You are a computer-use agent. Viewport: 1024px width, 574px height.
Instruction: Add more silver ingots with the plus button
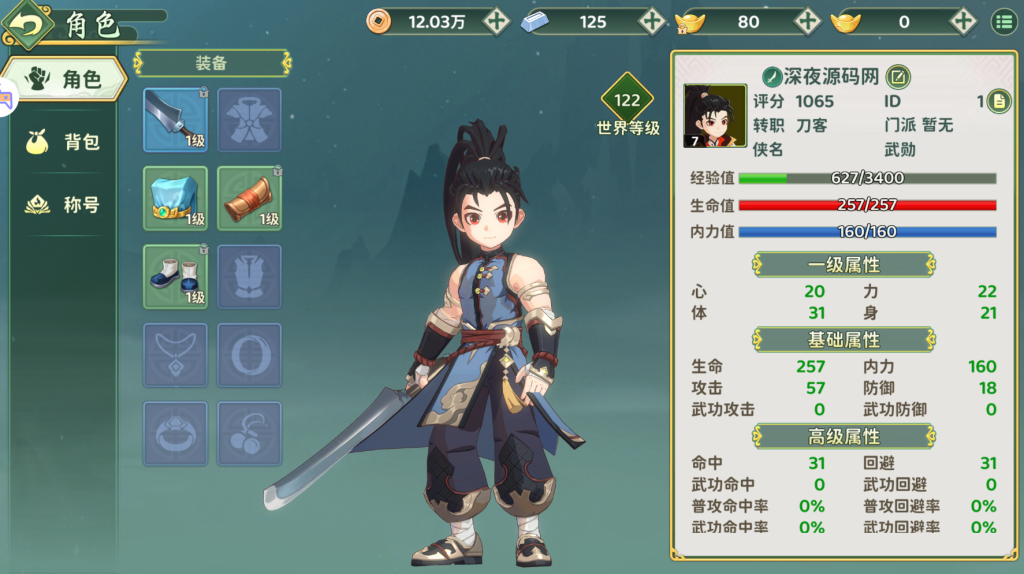652,21
